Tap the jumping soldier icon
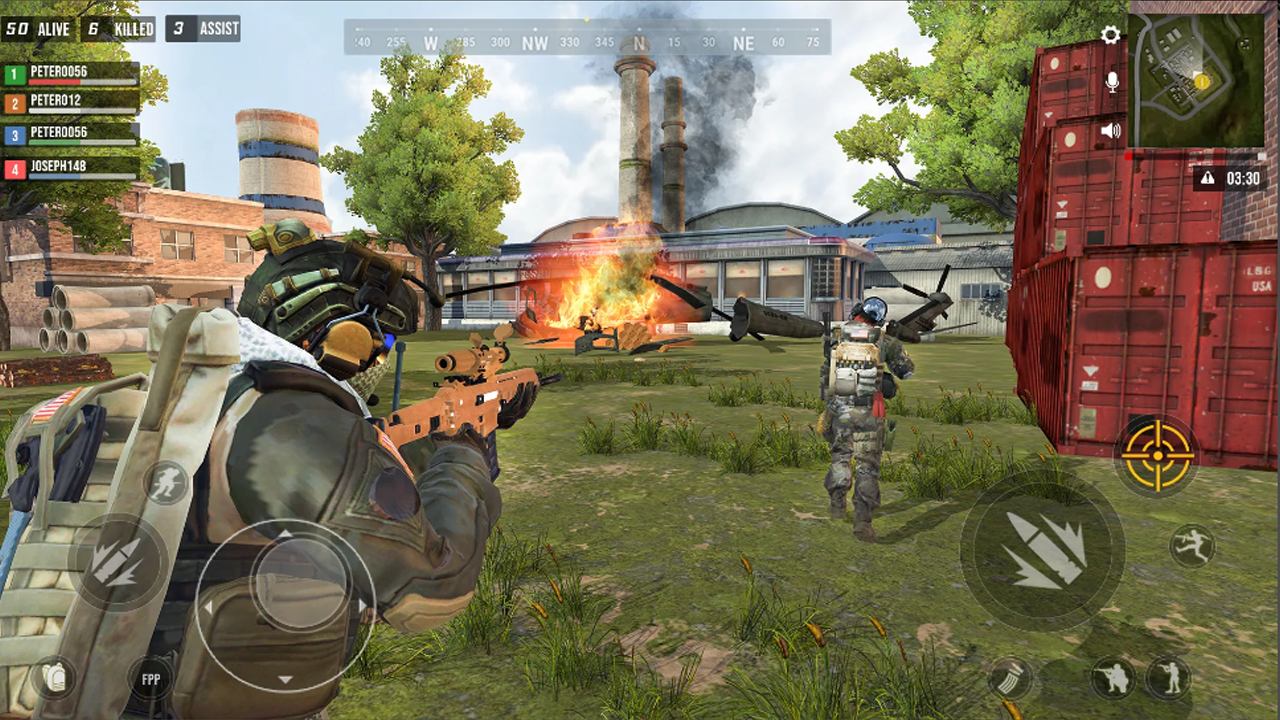 [x=1191, y=546]
